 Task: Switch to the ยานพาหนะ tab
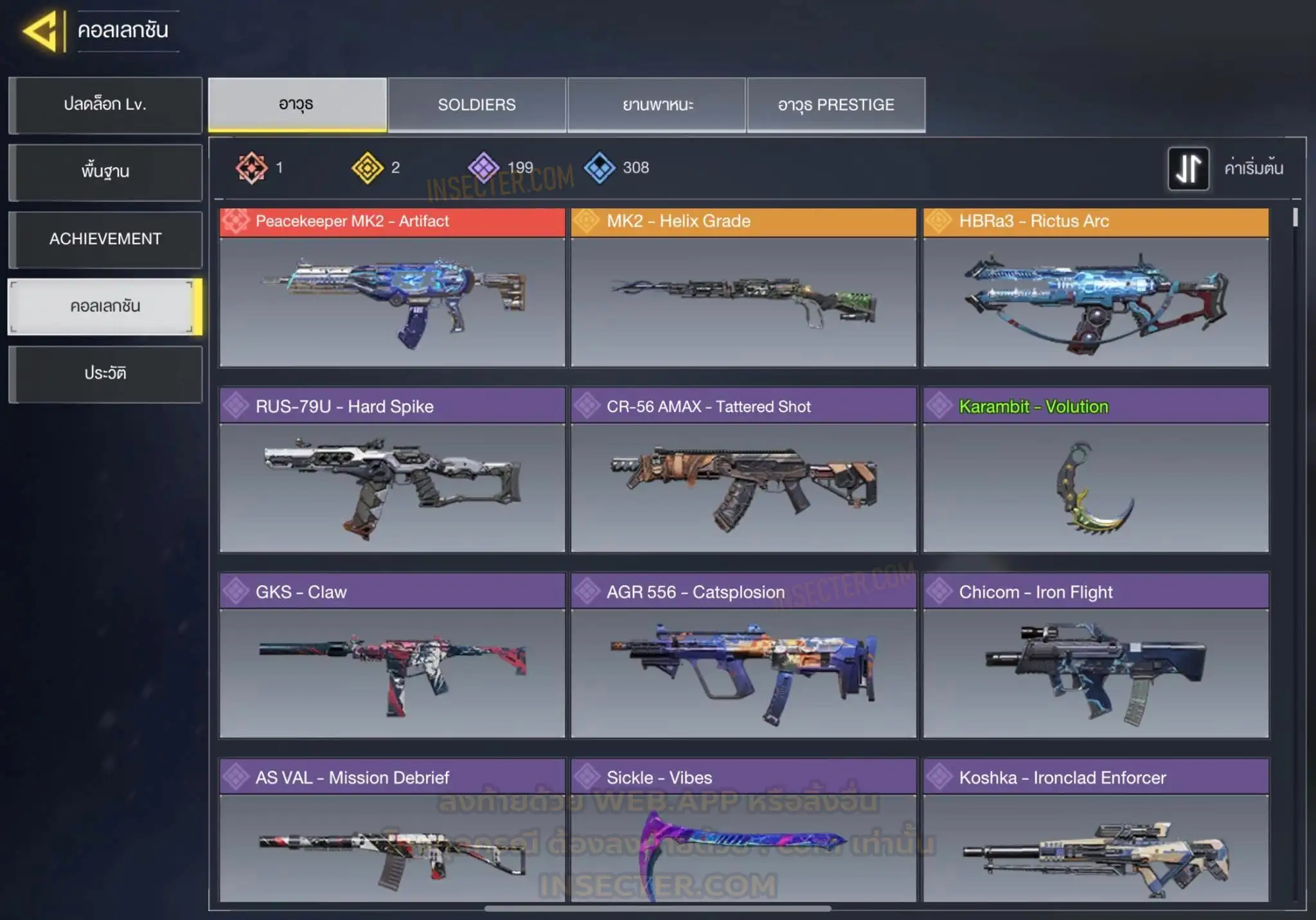pyautogui.click(x=657, y=105)
